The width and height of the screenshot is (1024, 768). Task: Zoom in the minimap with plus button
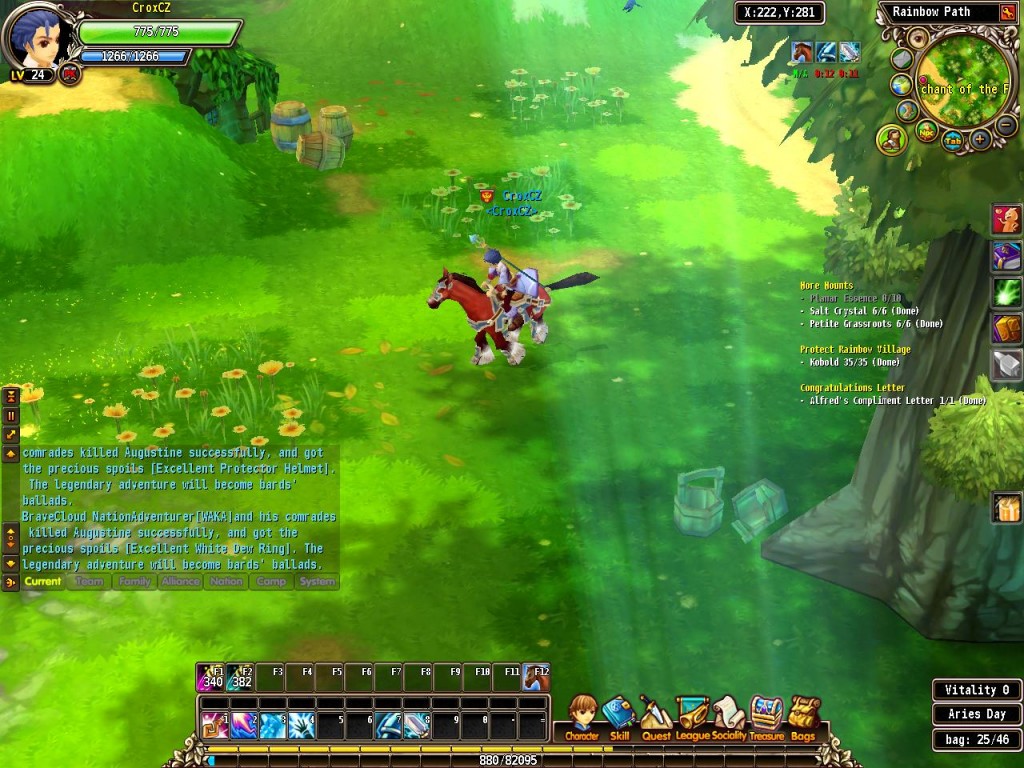click(981, 140)
